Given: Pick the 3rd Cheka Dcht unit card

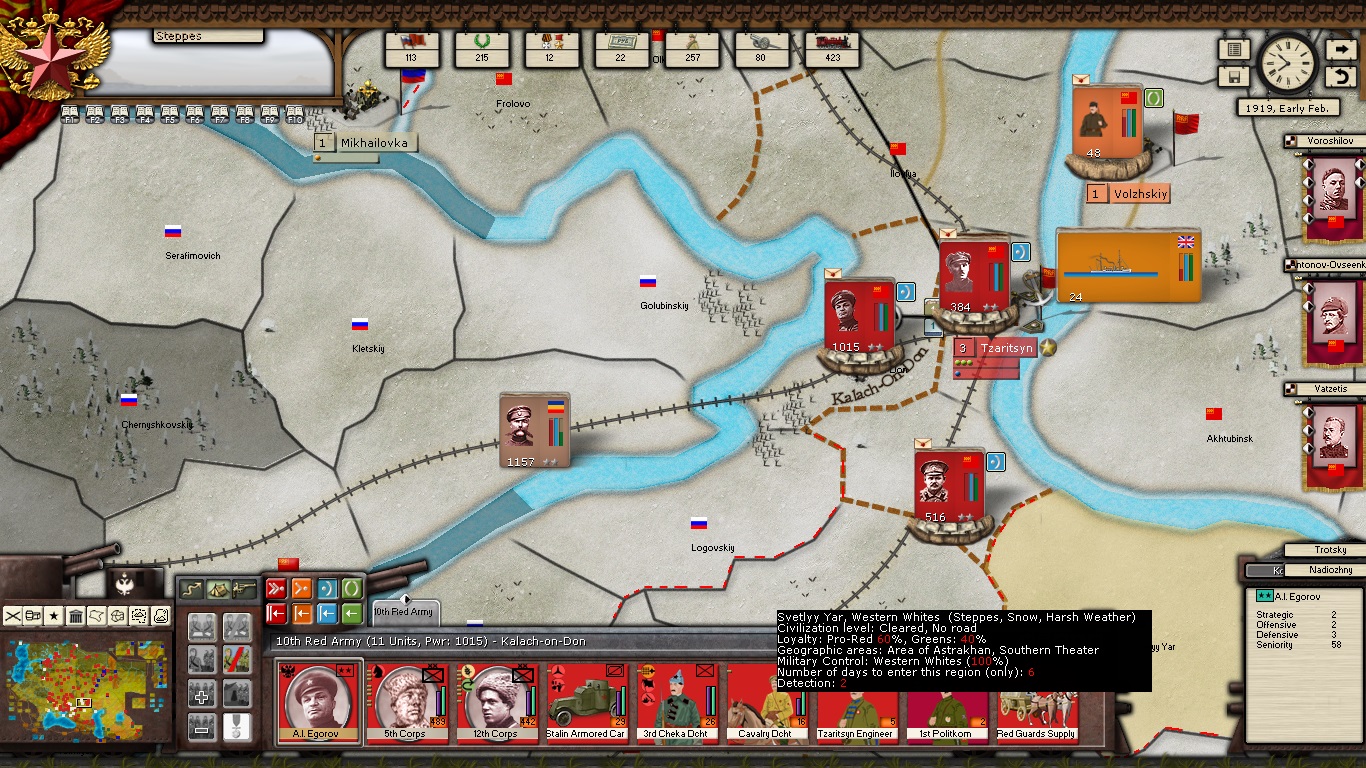Looking at the screenshot, I should (675, 702).
